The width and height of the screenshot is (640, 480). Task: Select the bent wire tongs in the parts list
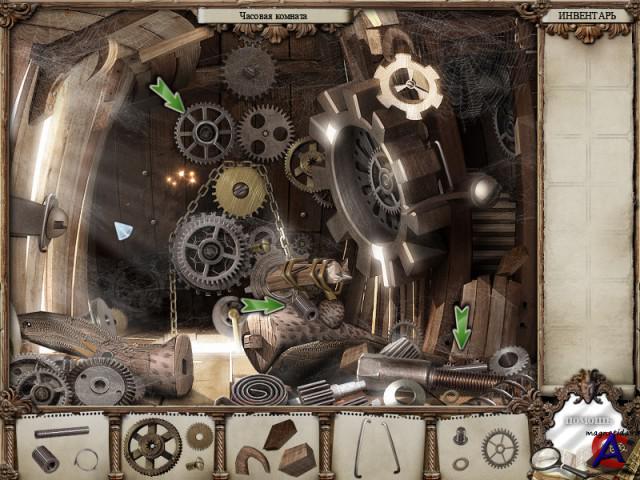pyautogui.click(x=378, y=444)
